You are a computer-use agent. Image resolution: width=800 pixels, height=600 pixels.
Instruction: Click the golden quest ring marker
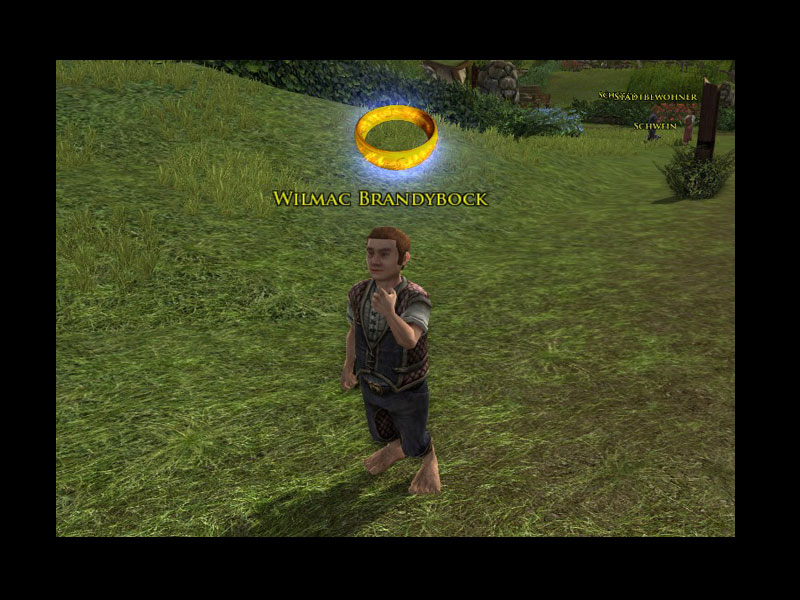point(396,137)
